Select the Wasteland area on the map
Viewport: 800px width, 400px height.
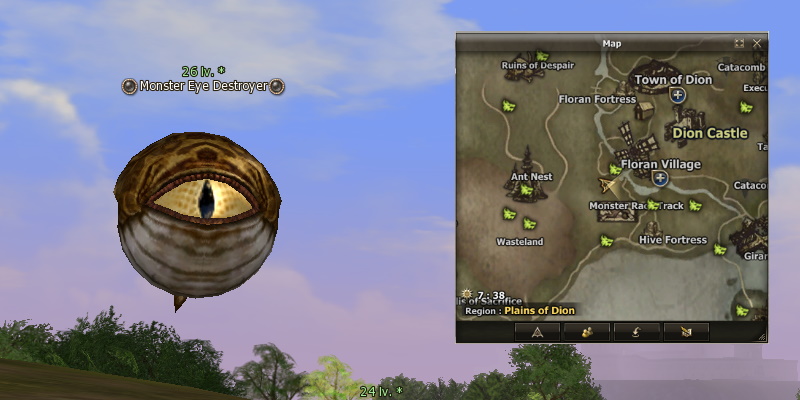[x=520, y=242]
